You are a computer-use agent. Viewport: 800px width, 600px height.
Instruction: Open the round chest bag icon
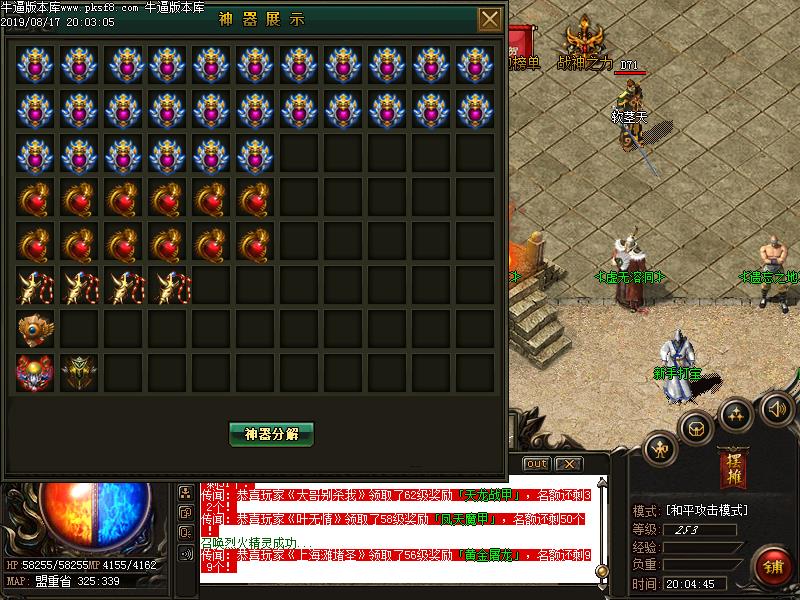(x=696, y=428)
